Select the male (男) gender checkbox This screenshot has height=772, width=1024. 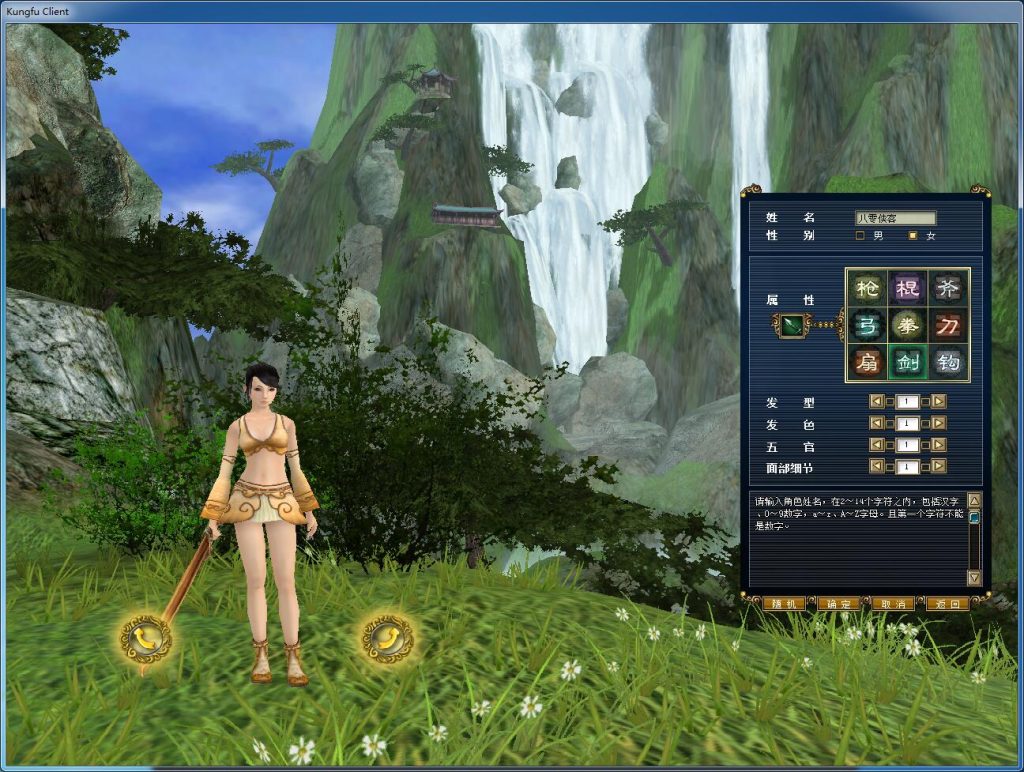(861, 236)
